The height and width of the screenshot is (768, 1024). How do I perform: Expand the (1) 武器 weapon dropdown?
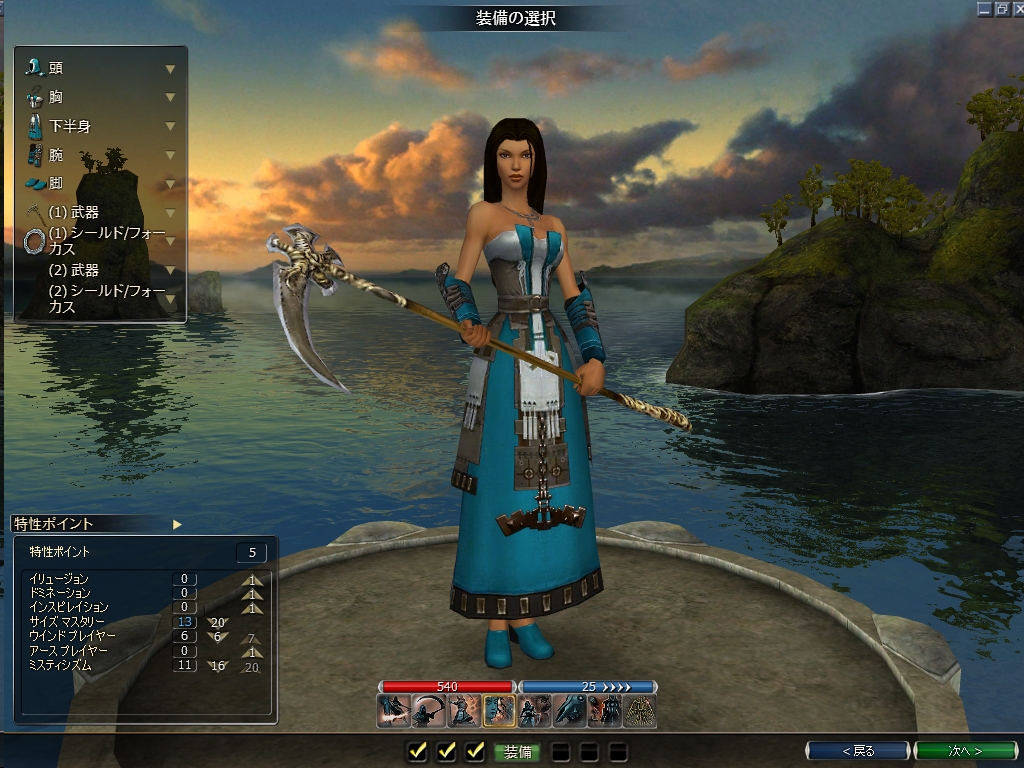tap(170, 213)
